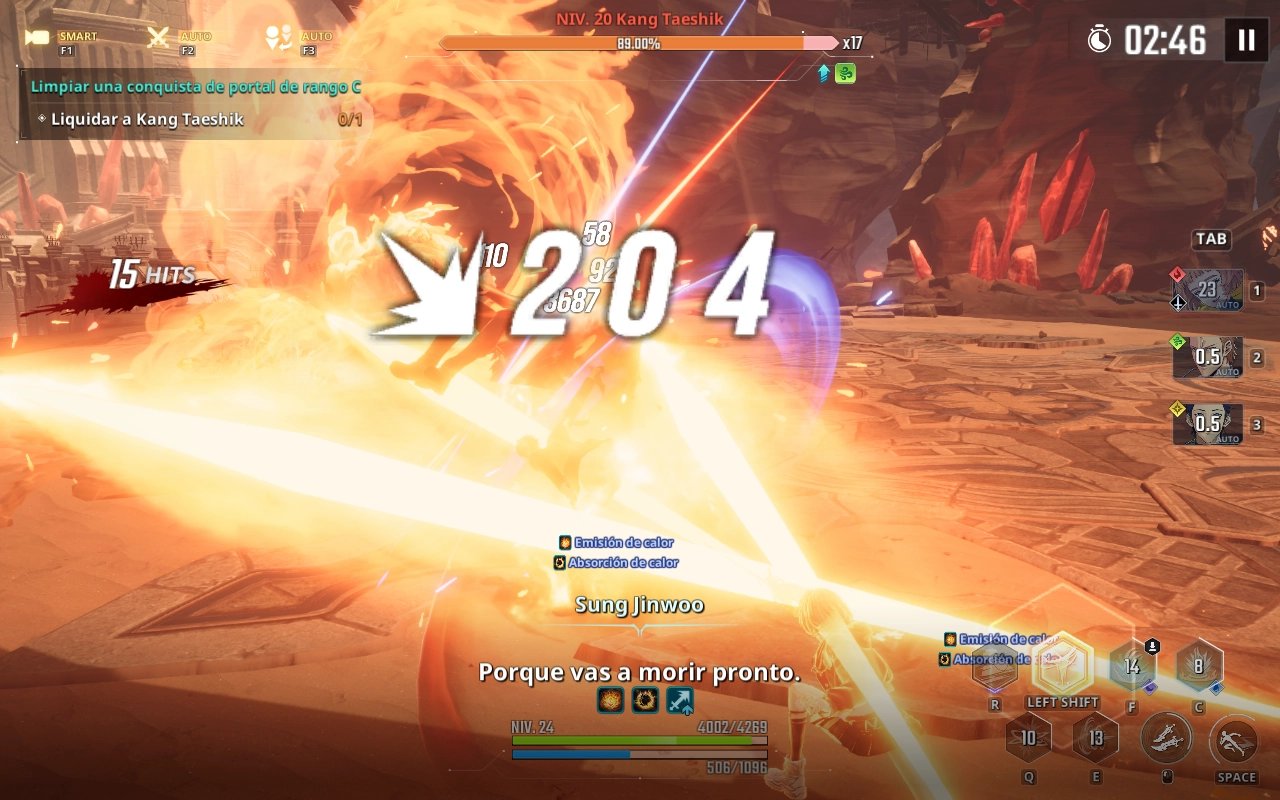Summon the yellow light-element support hunter
This screenshot has height=800, width=1280.
(x=1208, y=424)
